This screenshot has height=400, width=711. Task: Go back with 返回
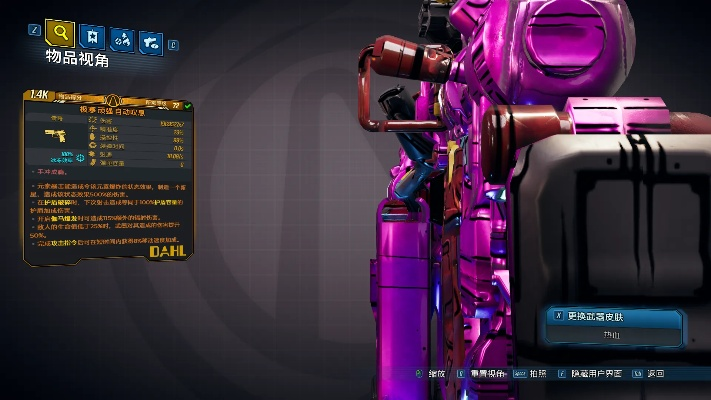pos(656,373)
